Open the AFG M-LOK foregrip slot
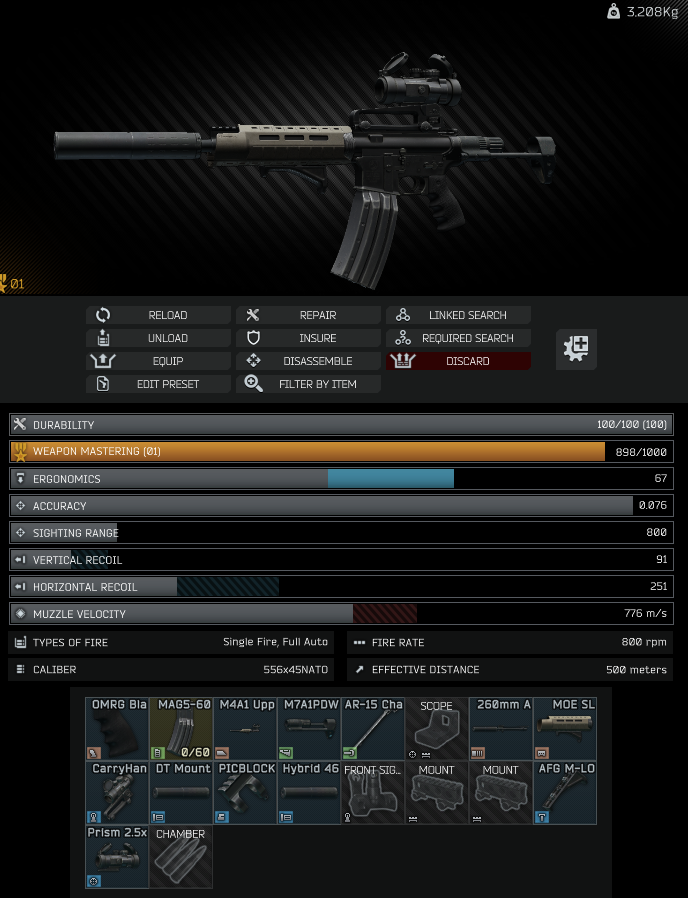The height and width of the screenshot is (898, 688). tap(565, 793)
